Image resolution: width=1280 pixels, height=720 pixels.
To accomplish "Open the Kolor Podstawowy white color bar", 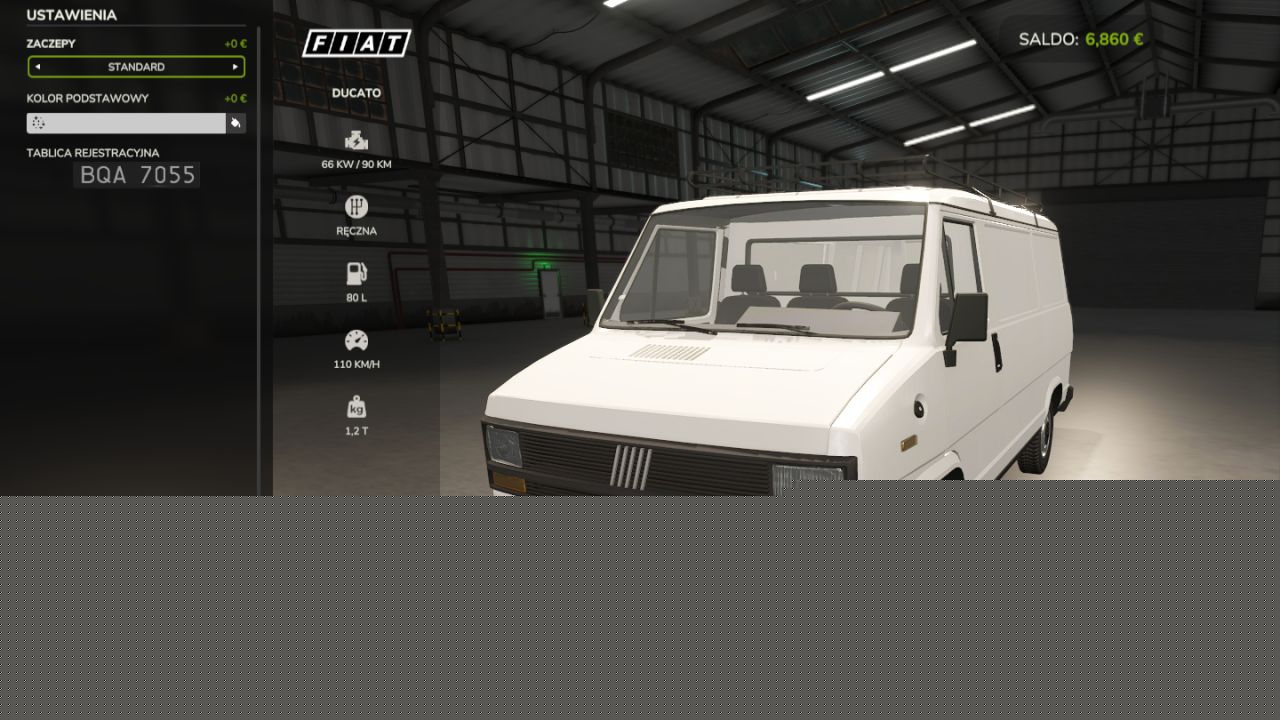I will pos(126,123).
